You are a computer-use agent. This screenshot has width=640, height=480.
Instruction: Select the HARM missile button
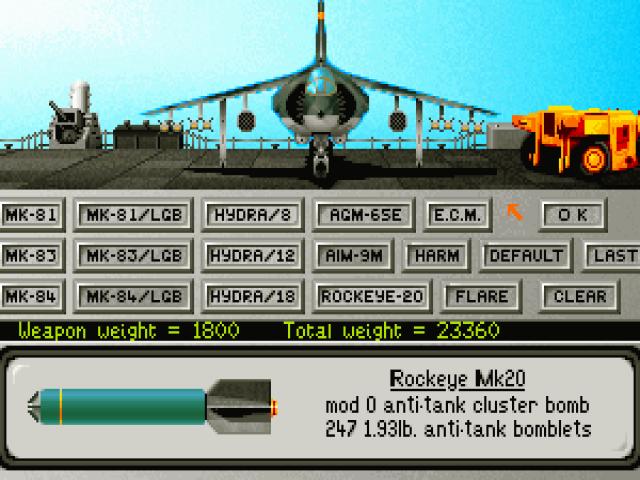(x=436, y=255)
